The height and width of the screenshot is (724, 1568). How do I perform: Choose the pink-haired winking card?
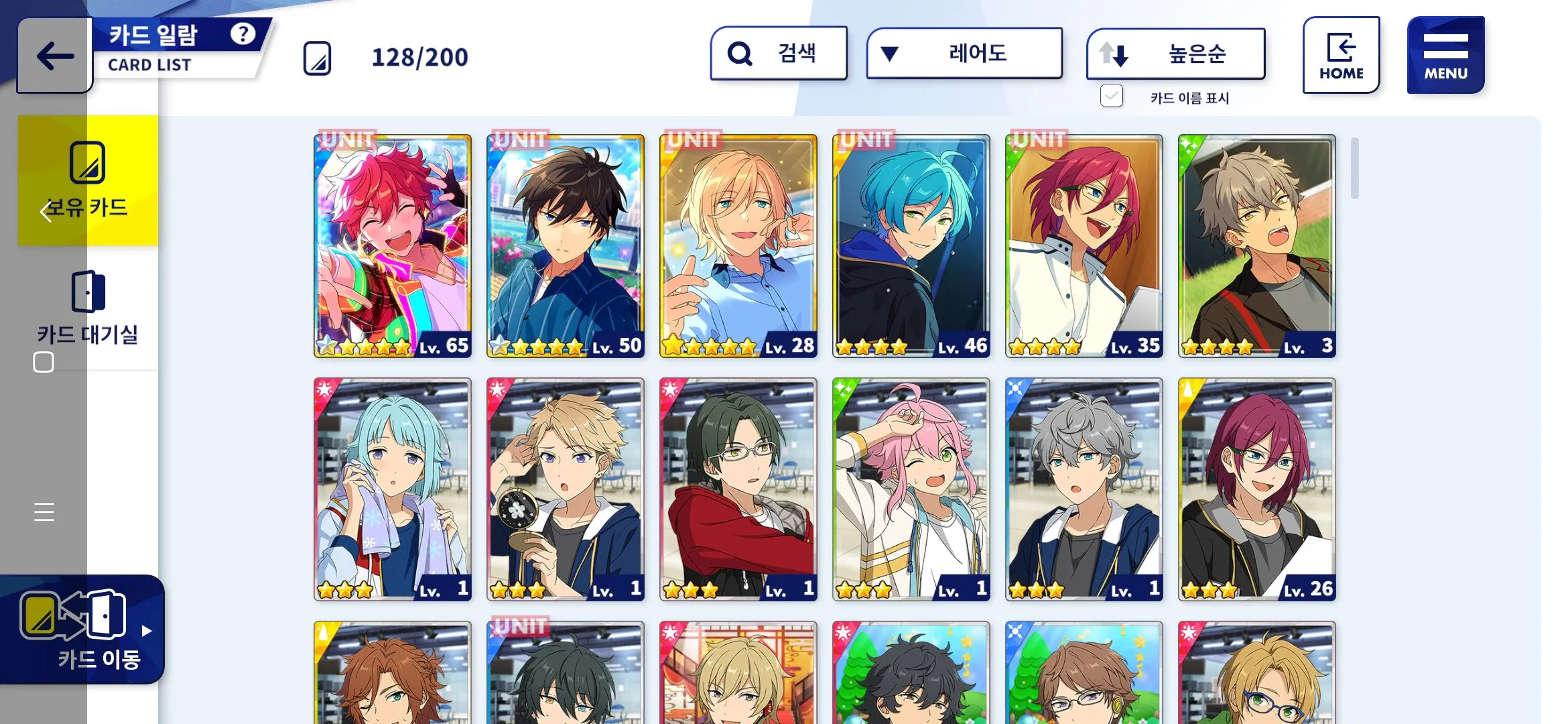tap(911, 489)
